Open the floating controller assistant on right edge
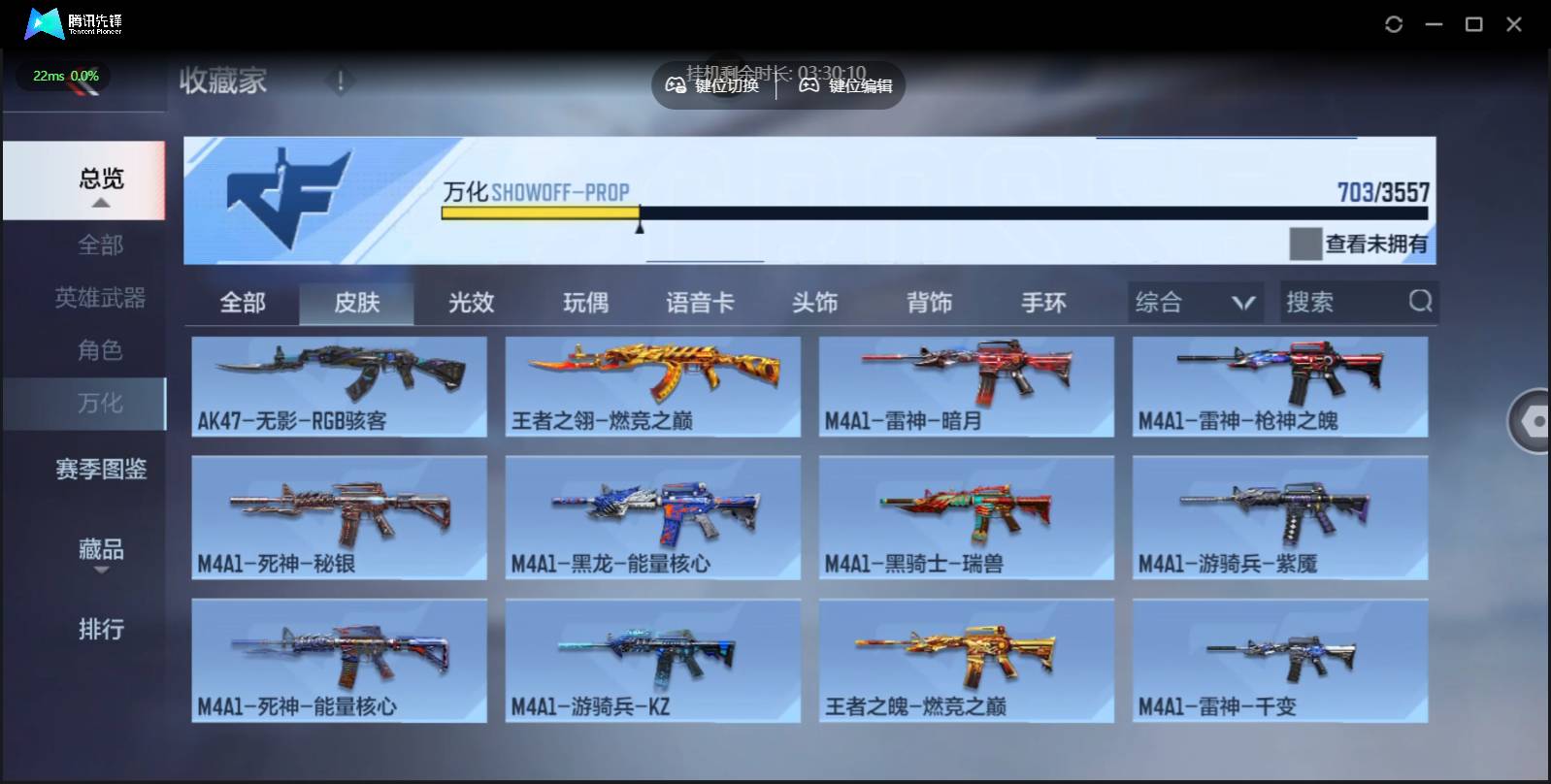 coord(1532,421)
